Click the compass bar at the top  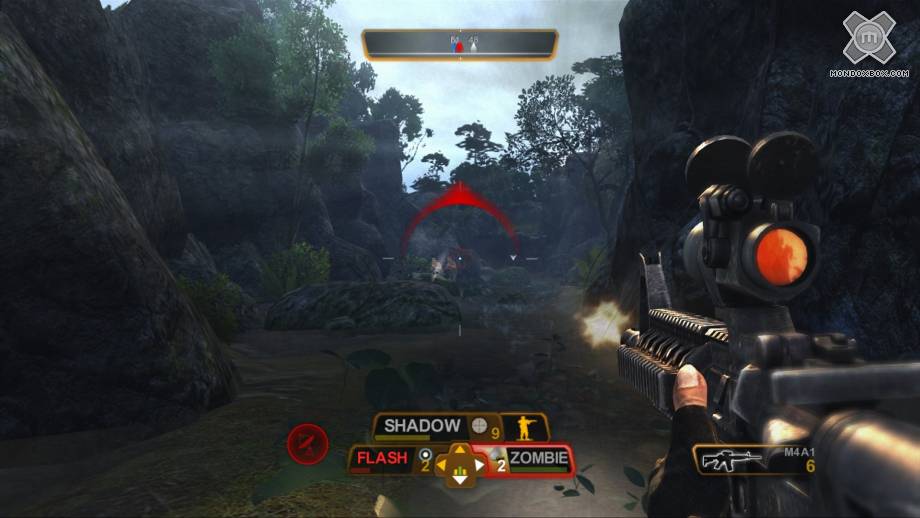coord(460,44)
